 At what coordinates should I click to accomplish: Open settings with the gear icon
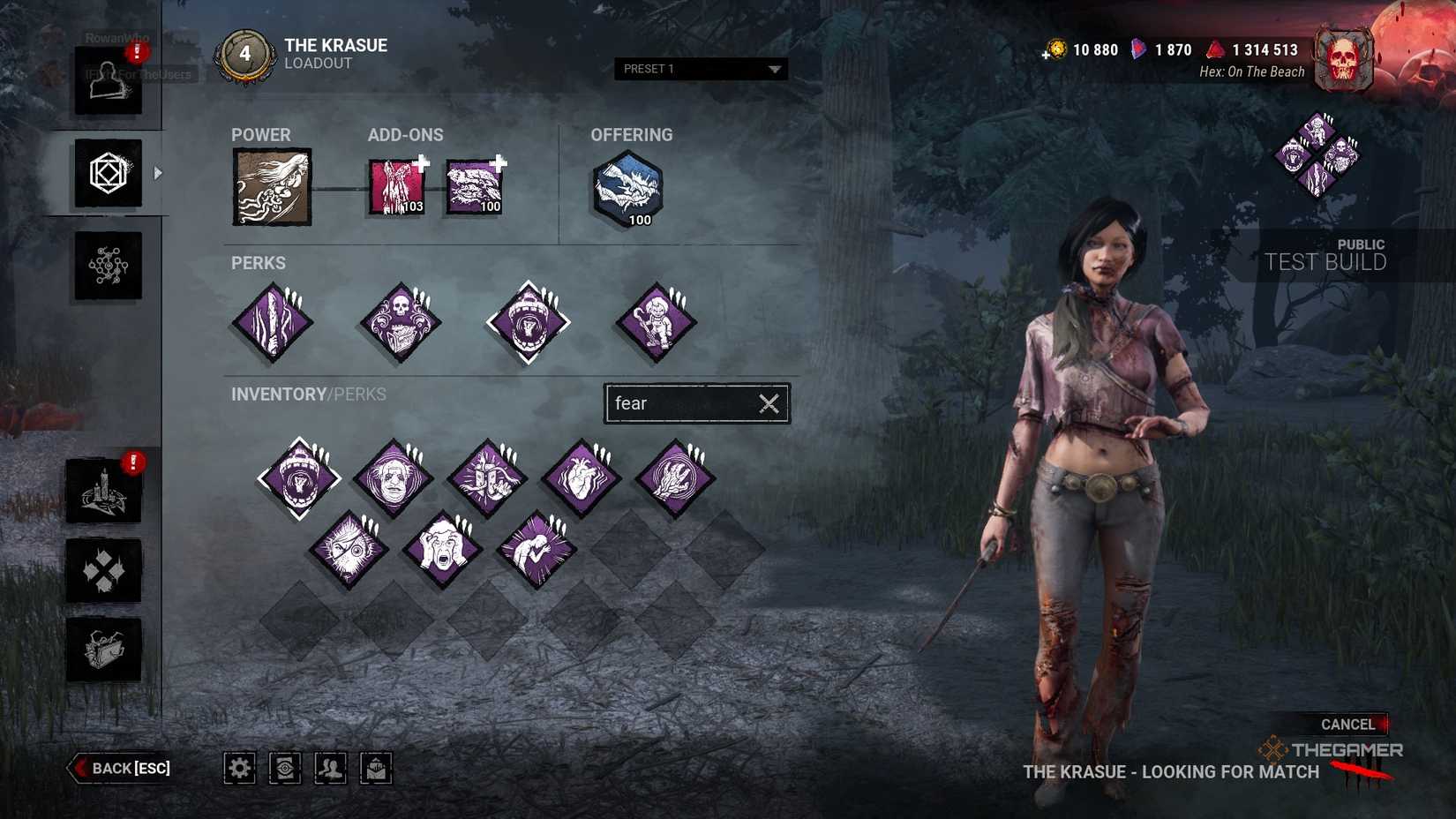tap(239, 768)
